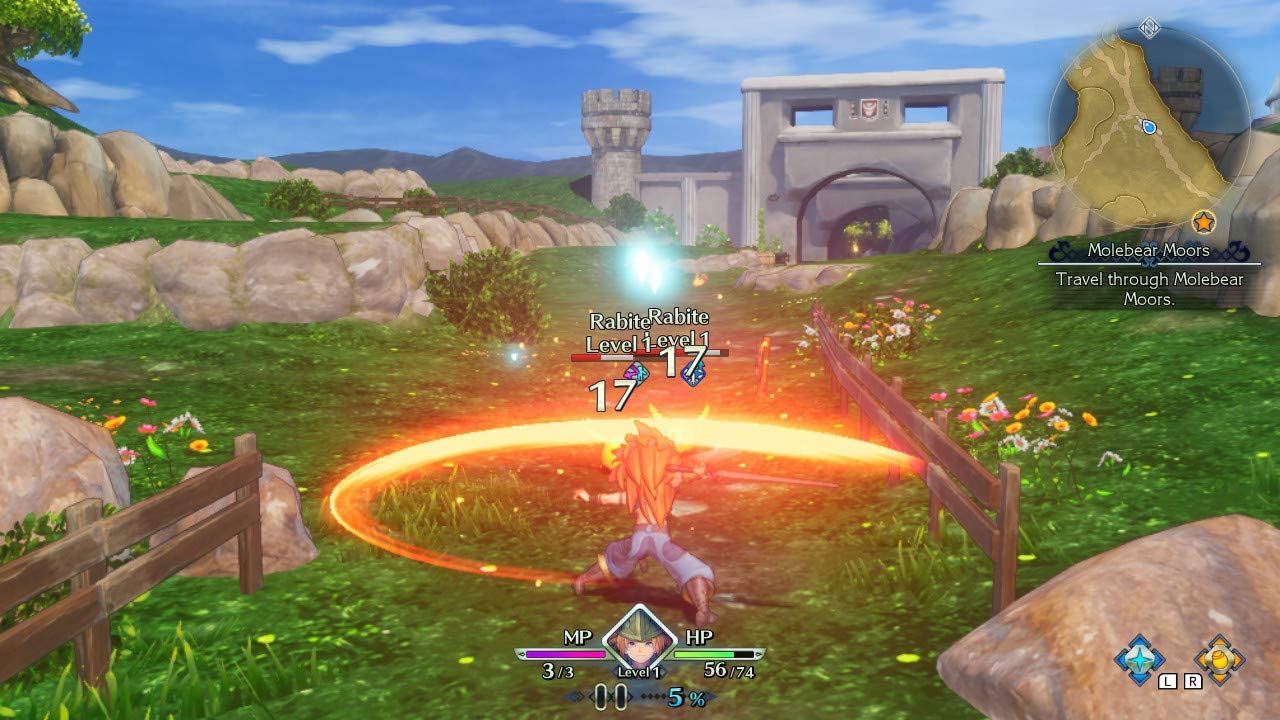Select the blue marker inside the minimap
Screen dimensions: 1280x720
click(1148, 129)
